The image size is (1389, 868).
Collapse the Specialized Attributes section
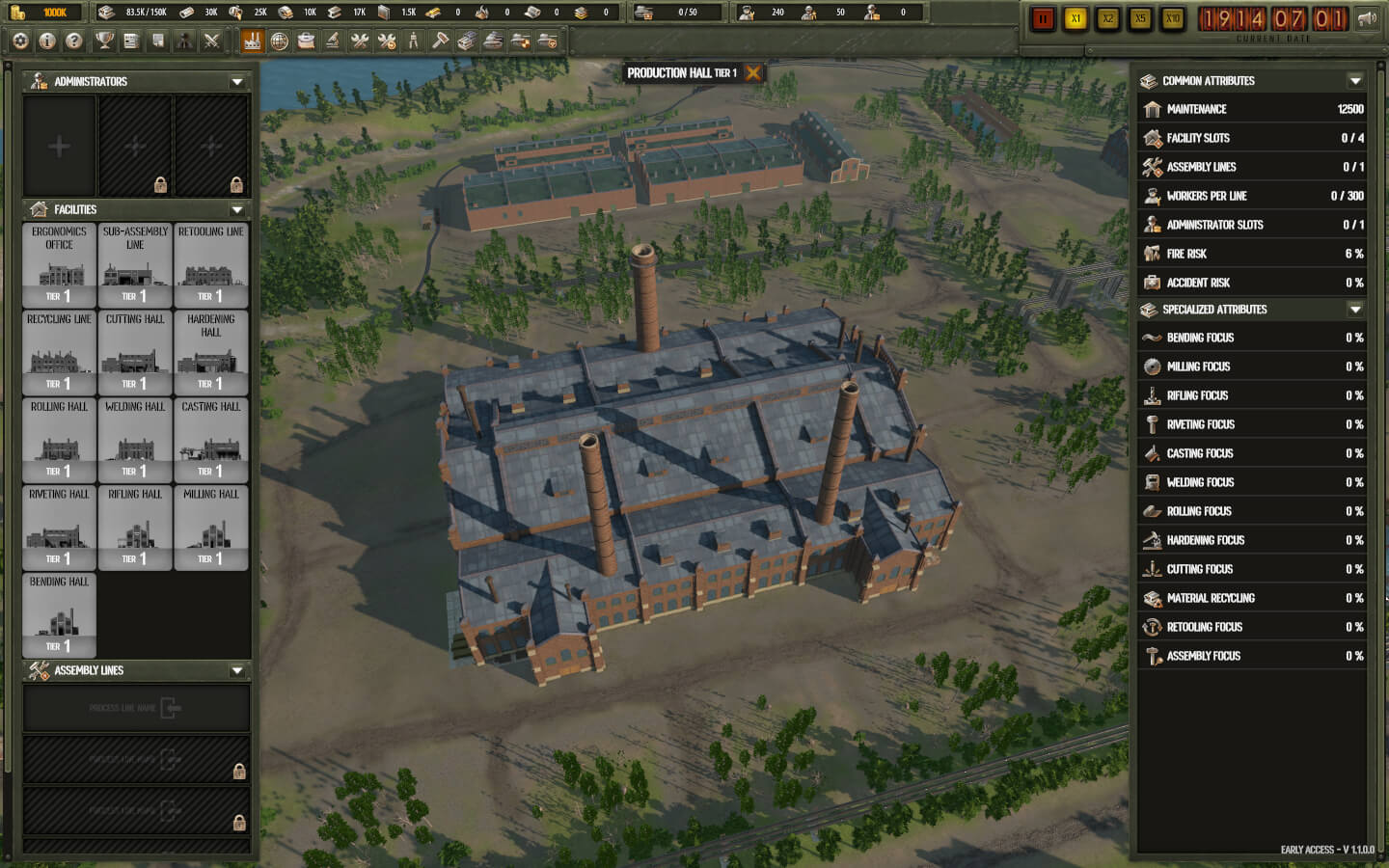point(1354,310)
